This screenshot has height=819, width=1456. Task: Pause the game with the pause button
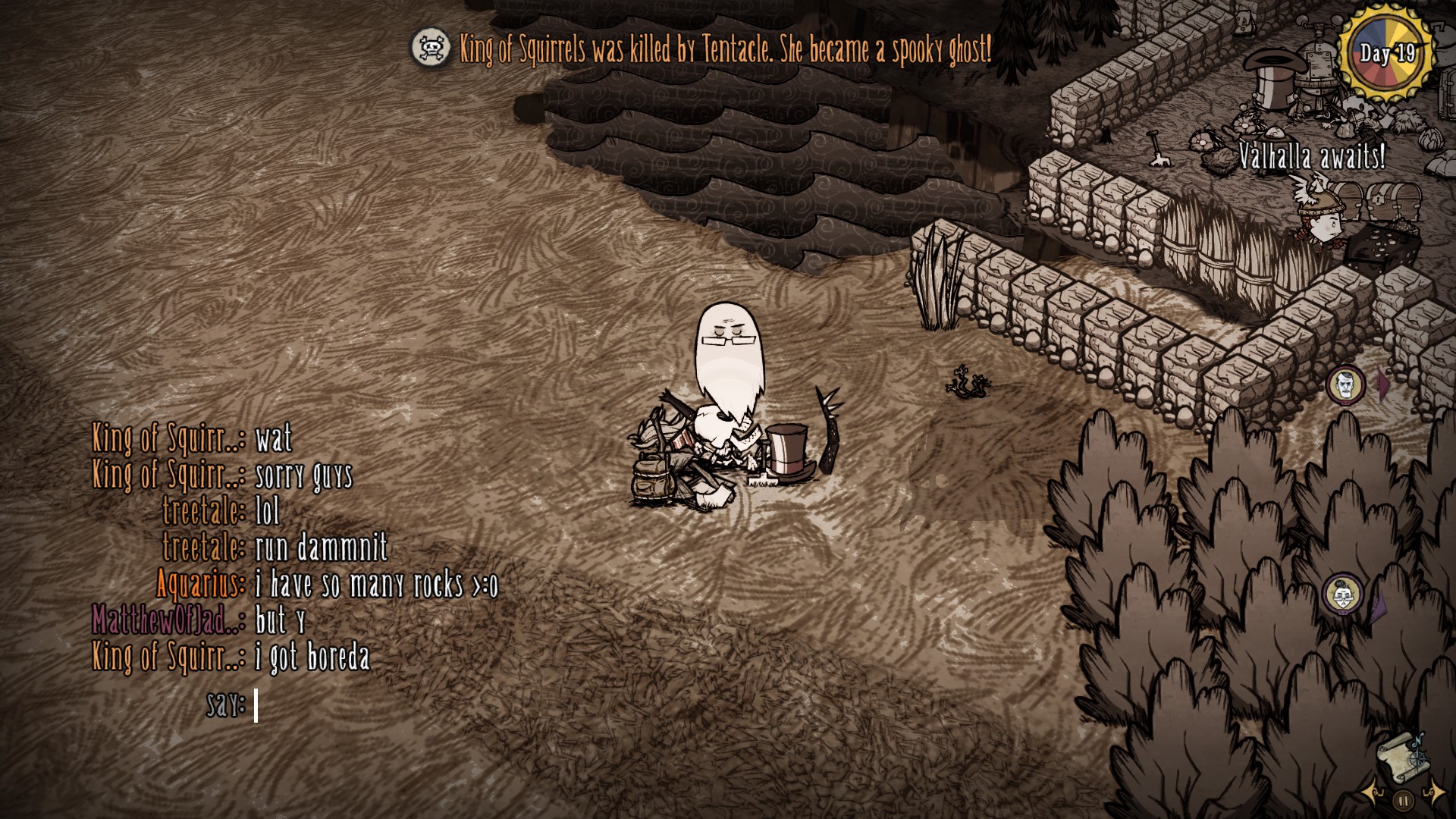1404,799
